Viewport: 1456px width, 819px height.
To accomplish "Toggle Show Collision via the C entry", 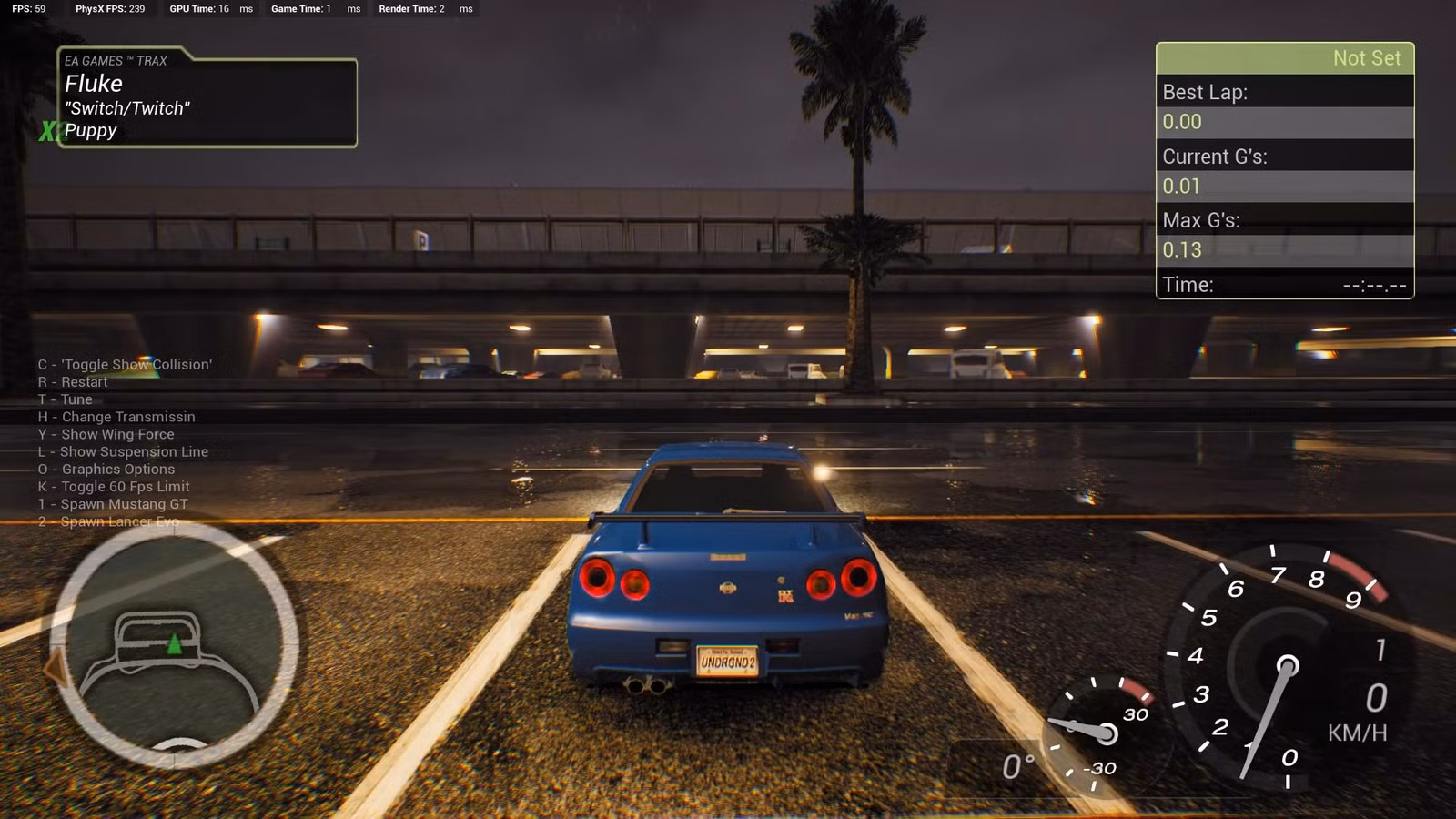I will pos(125,364).
